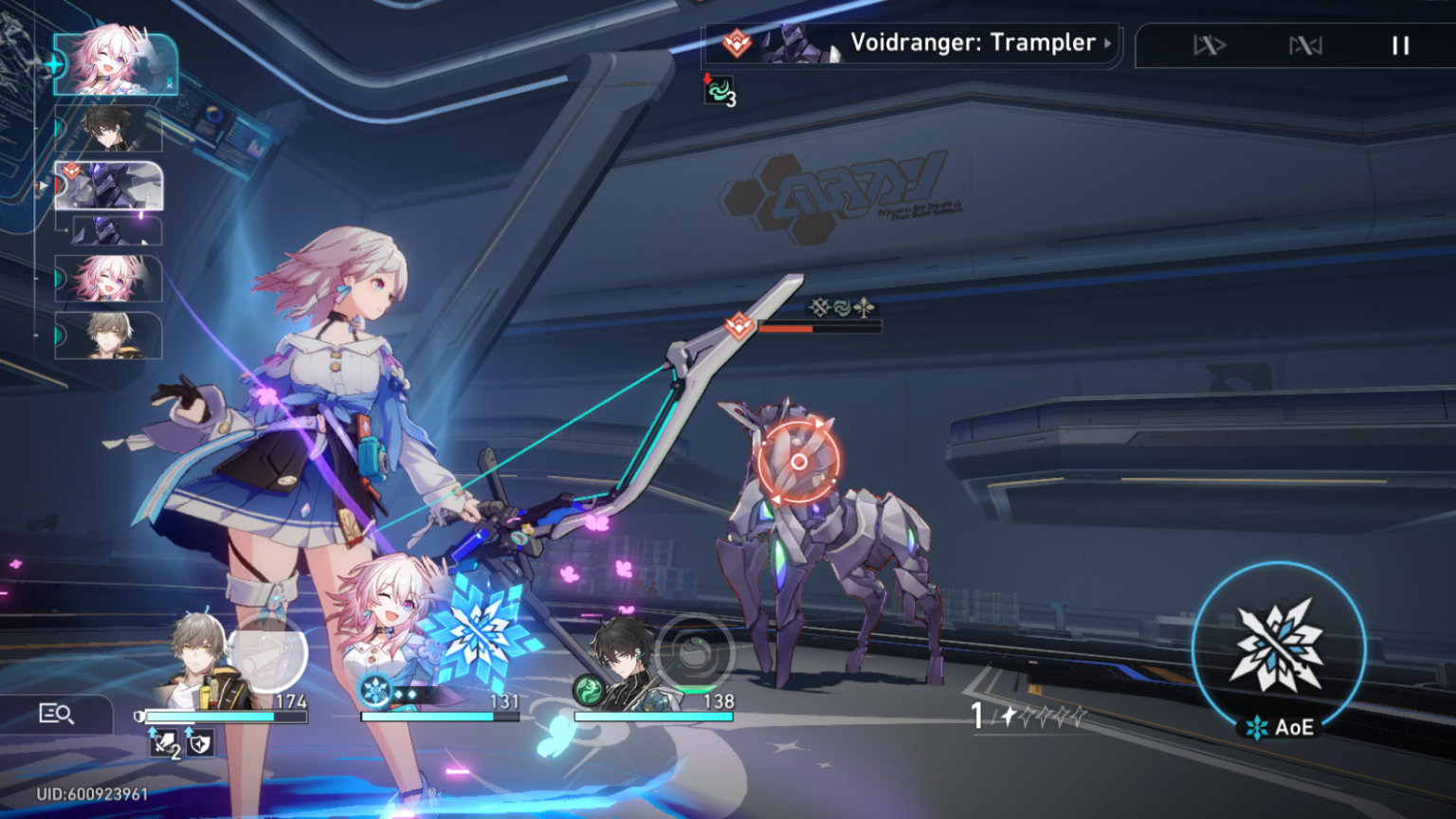Click the targeting reticle on the Voidranger

801,462
